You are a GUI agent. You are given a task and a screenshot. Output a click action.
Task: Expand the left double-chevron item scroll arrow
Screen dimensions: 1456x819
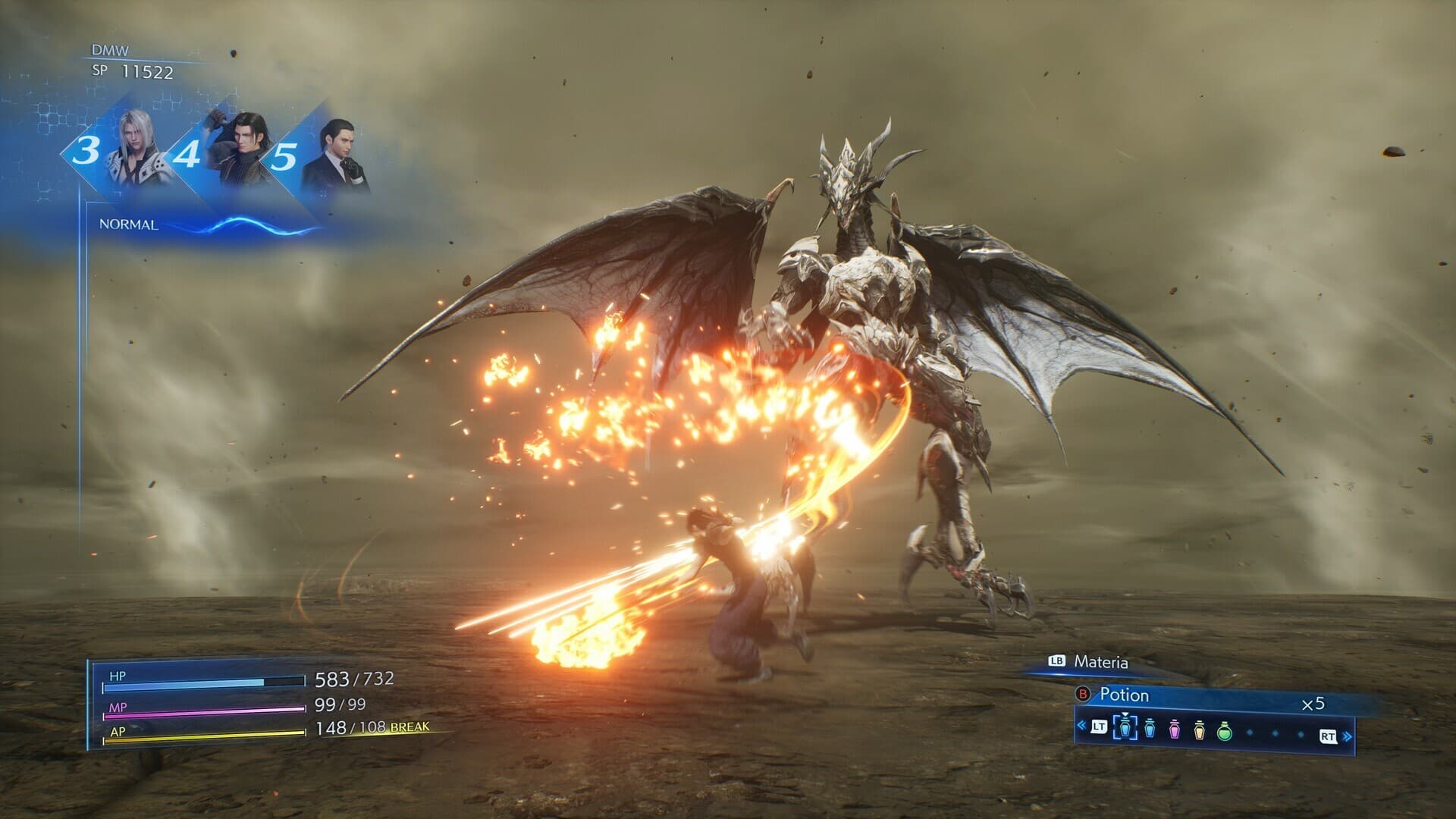click(1081, 726)
